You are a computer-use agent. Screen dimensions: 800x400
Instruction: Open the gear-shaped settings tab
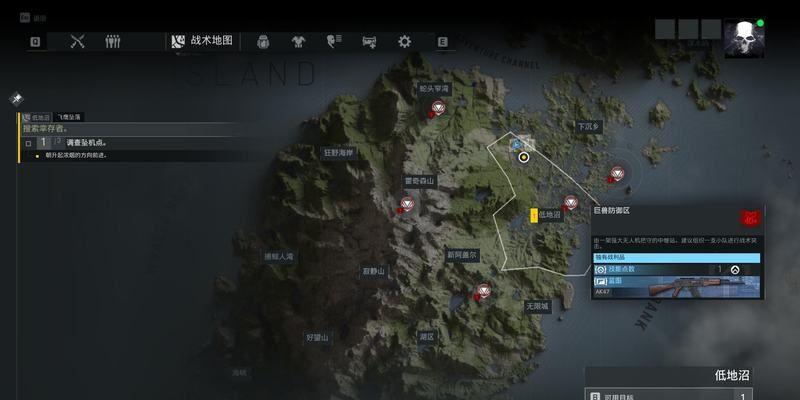[x=404, y=41]
